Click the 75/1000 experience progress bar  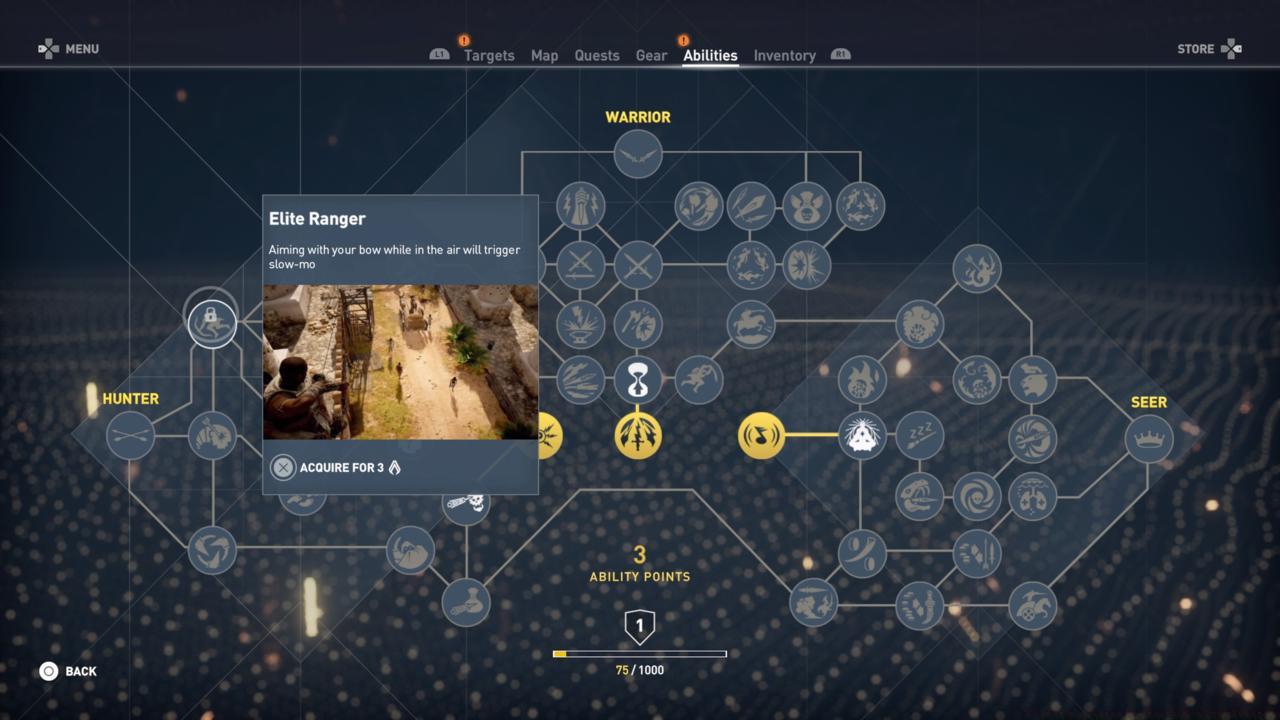tap(640, 653)
